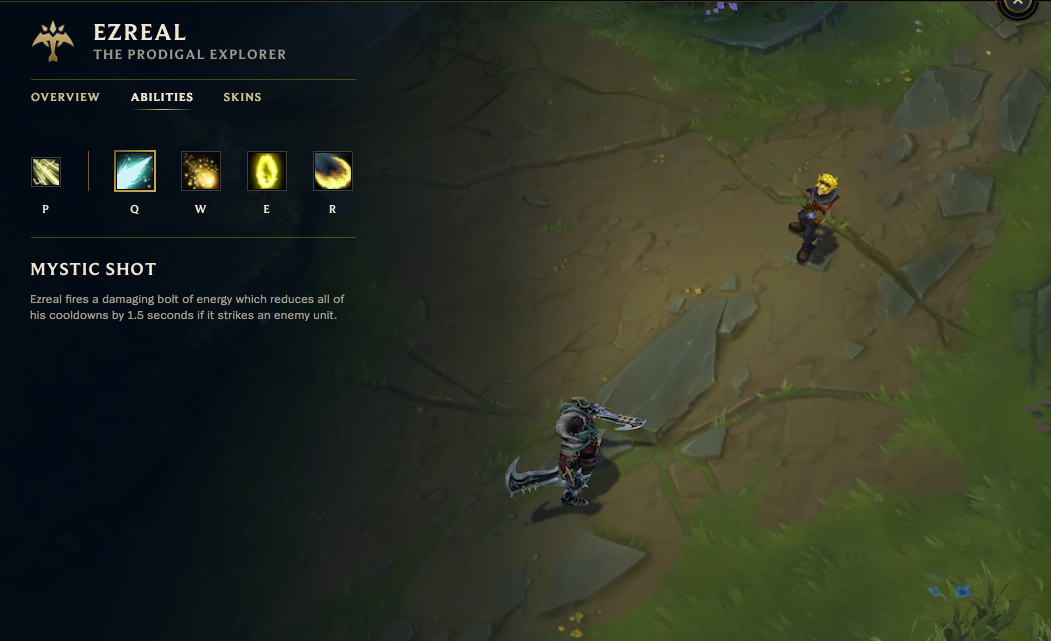
Task: Switch to the Overview tab
Action: pyautogui.click(x=65, y=97)
